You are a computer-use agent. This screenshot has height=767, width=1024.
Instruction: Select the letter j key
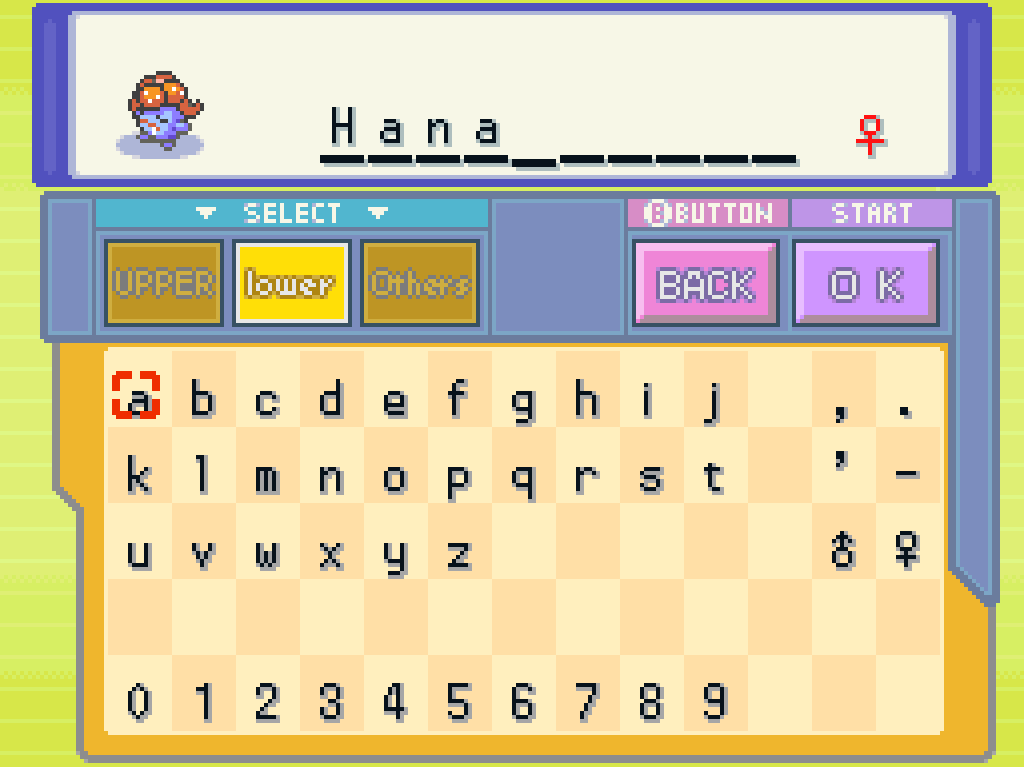point(714,399)
